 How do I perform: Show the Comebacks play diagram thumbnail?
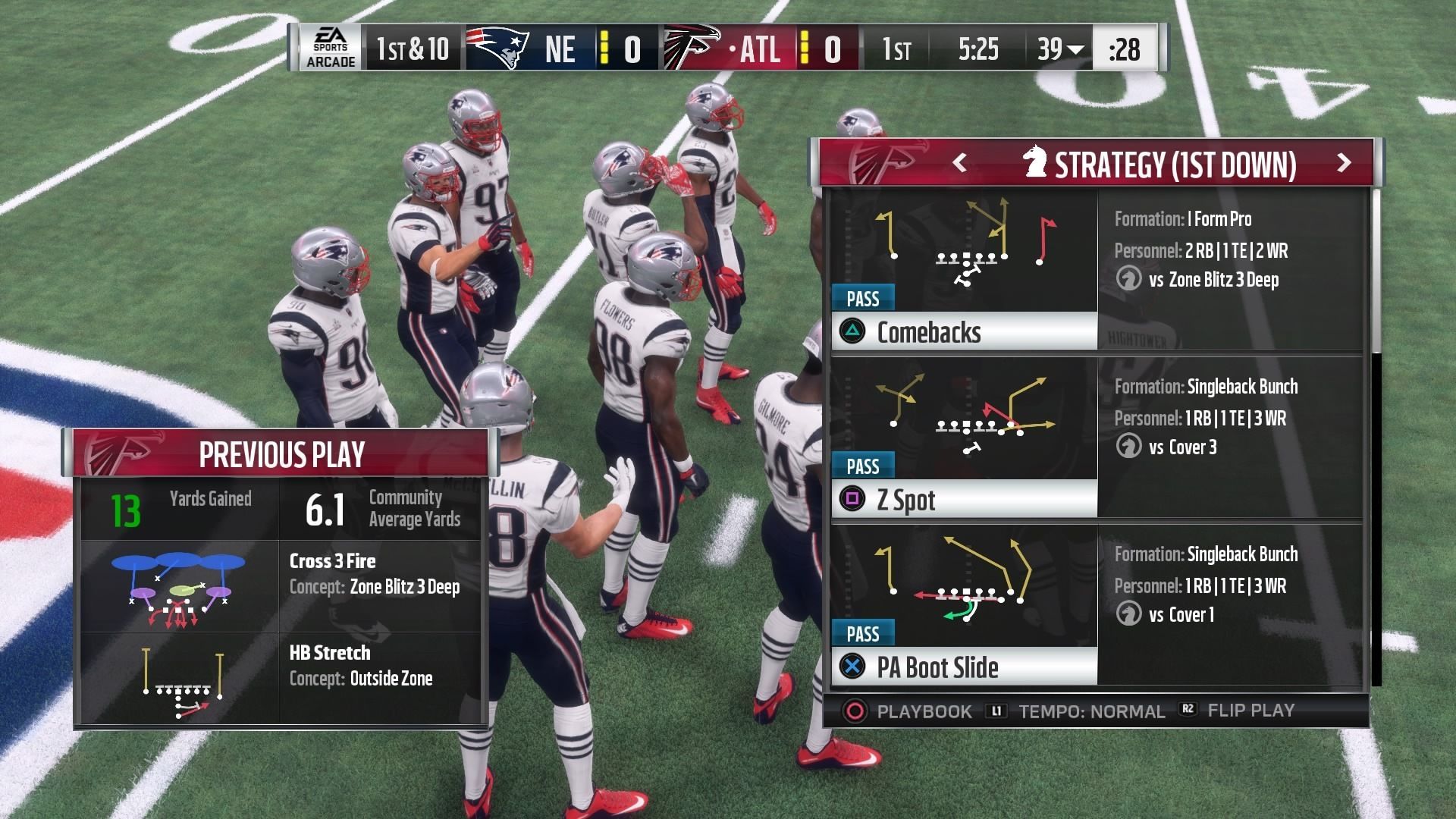tap(965, 244)
